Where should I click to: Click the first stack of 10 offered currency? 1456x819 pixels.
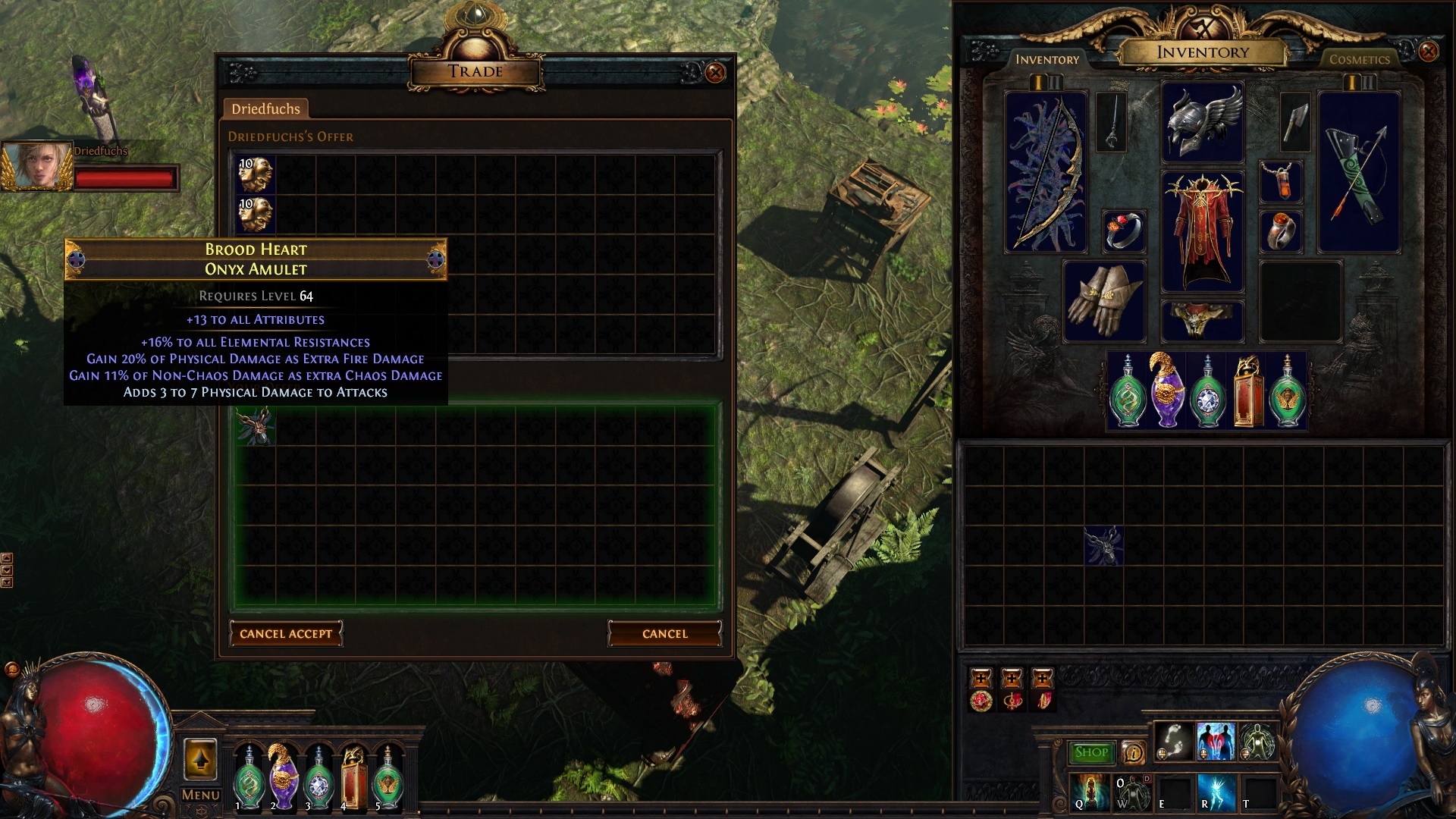pyautogui.click(x=256, y=174)
